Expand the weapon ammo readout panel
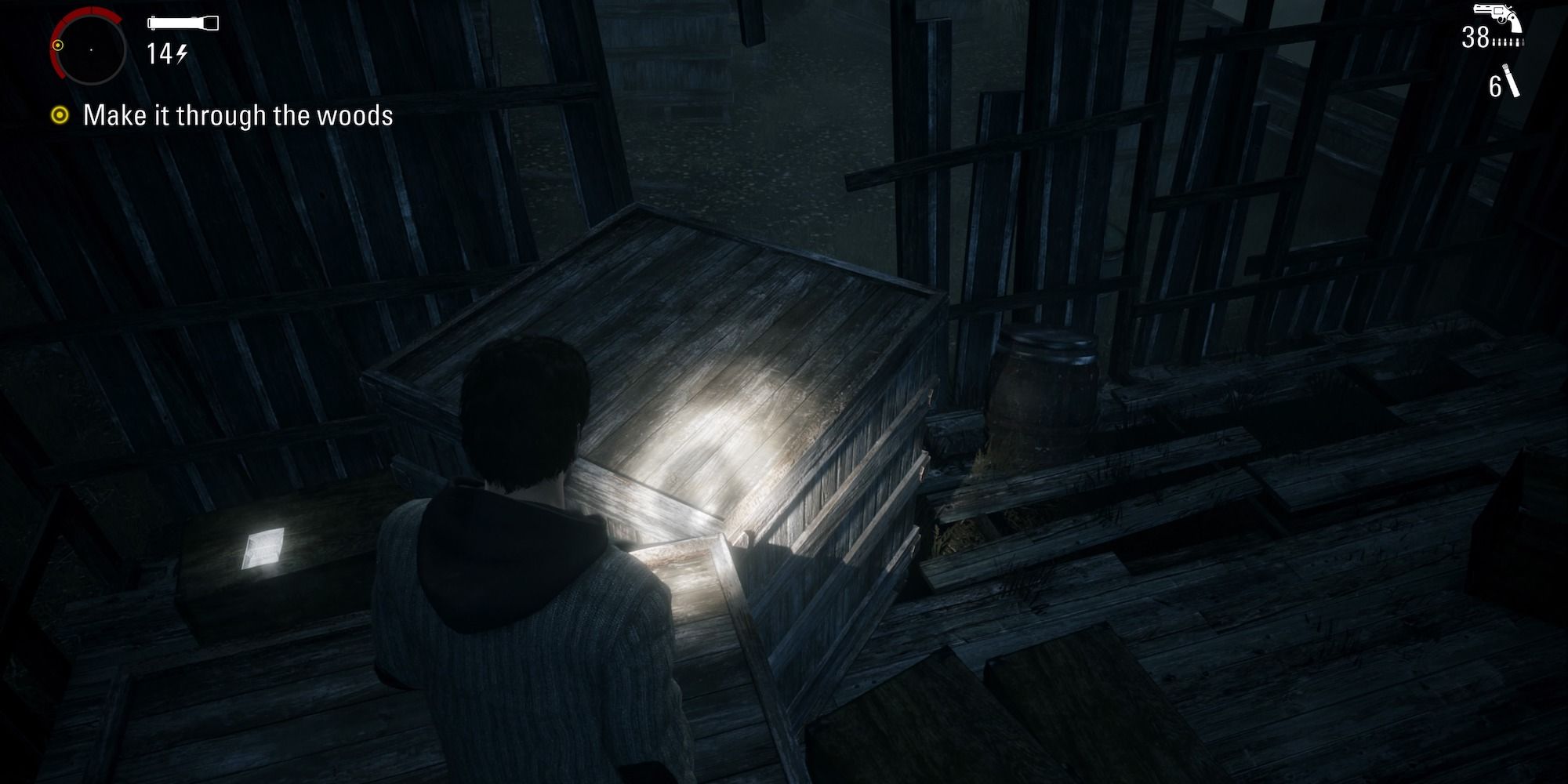1568x784 pixels. click(1490, 38)
